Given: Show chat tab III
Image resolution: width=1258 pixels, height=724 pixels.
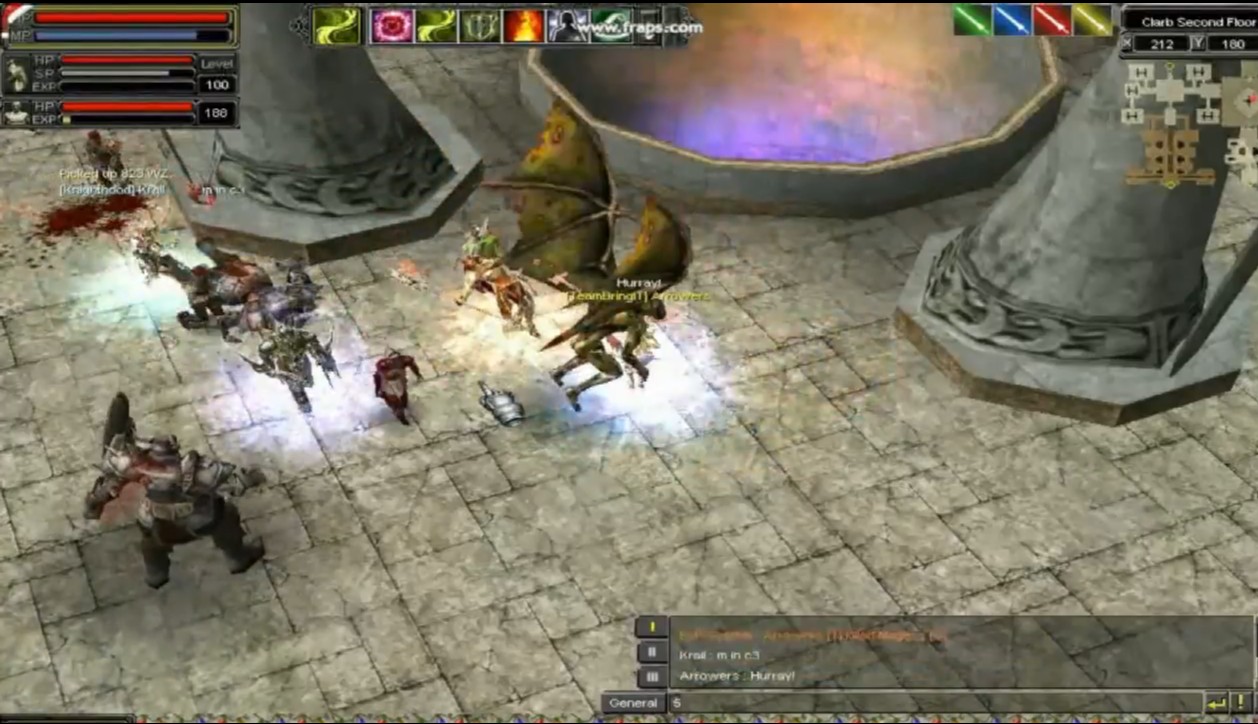Looking at the screenshot, I should click(x=651, y=677).
